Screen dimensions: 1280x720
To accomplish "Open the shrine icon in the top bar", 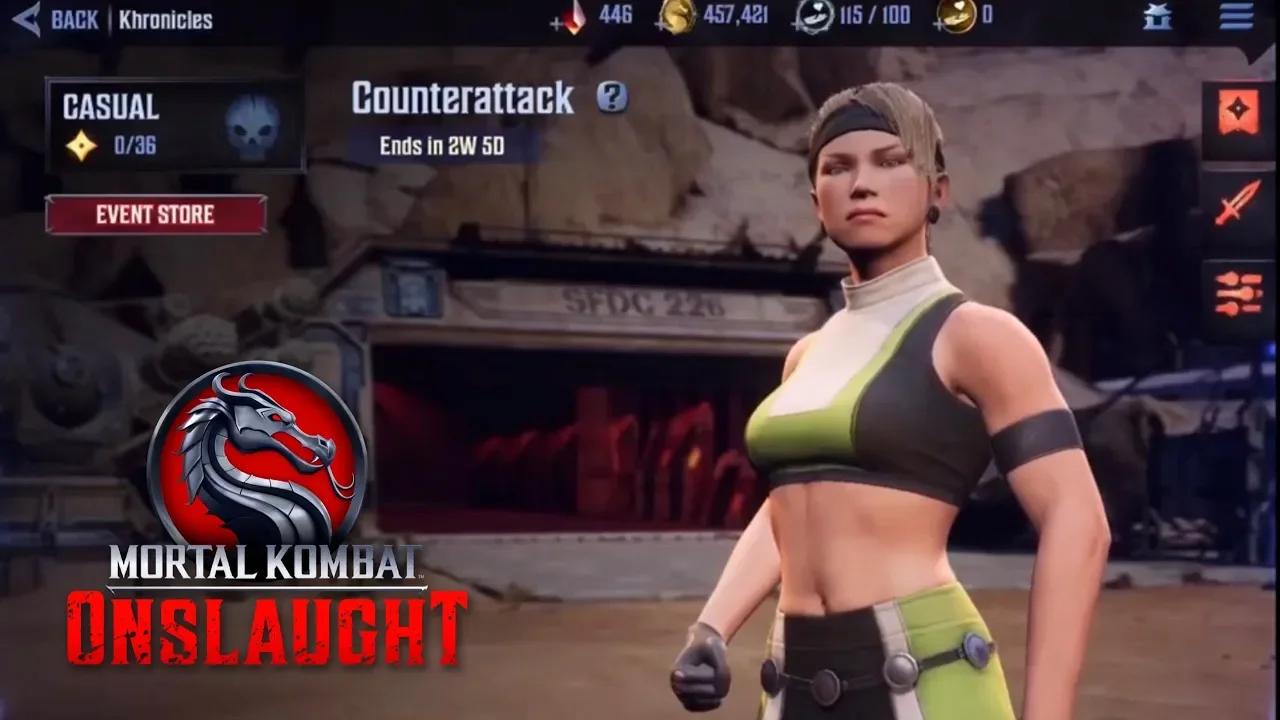I will point(1157,15).
